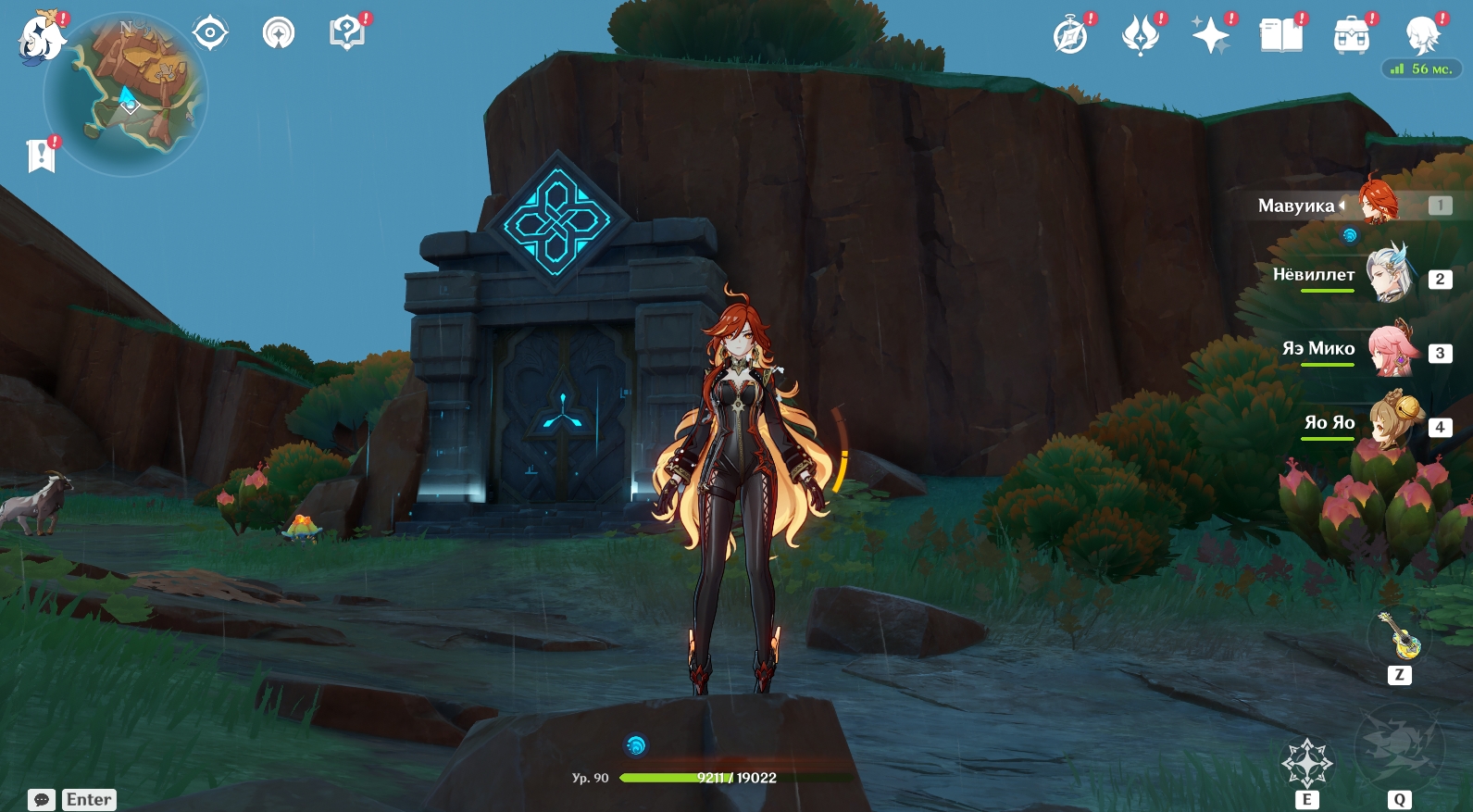This screenshot has width=1473, height=812.
Task: Activate the Elemental Burst icon
Action: [1399, 748]
